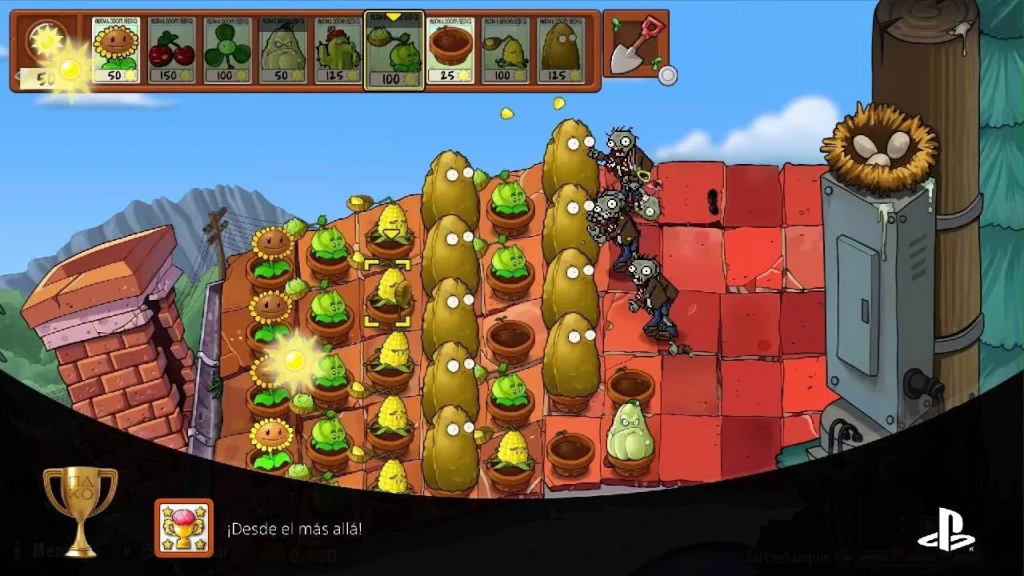Select the Flower Pot seed packet
The height and width of the screenshot is (576, 1024).
(x=450, y=50)
